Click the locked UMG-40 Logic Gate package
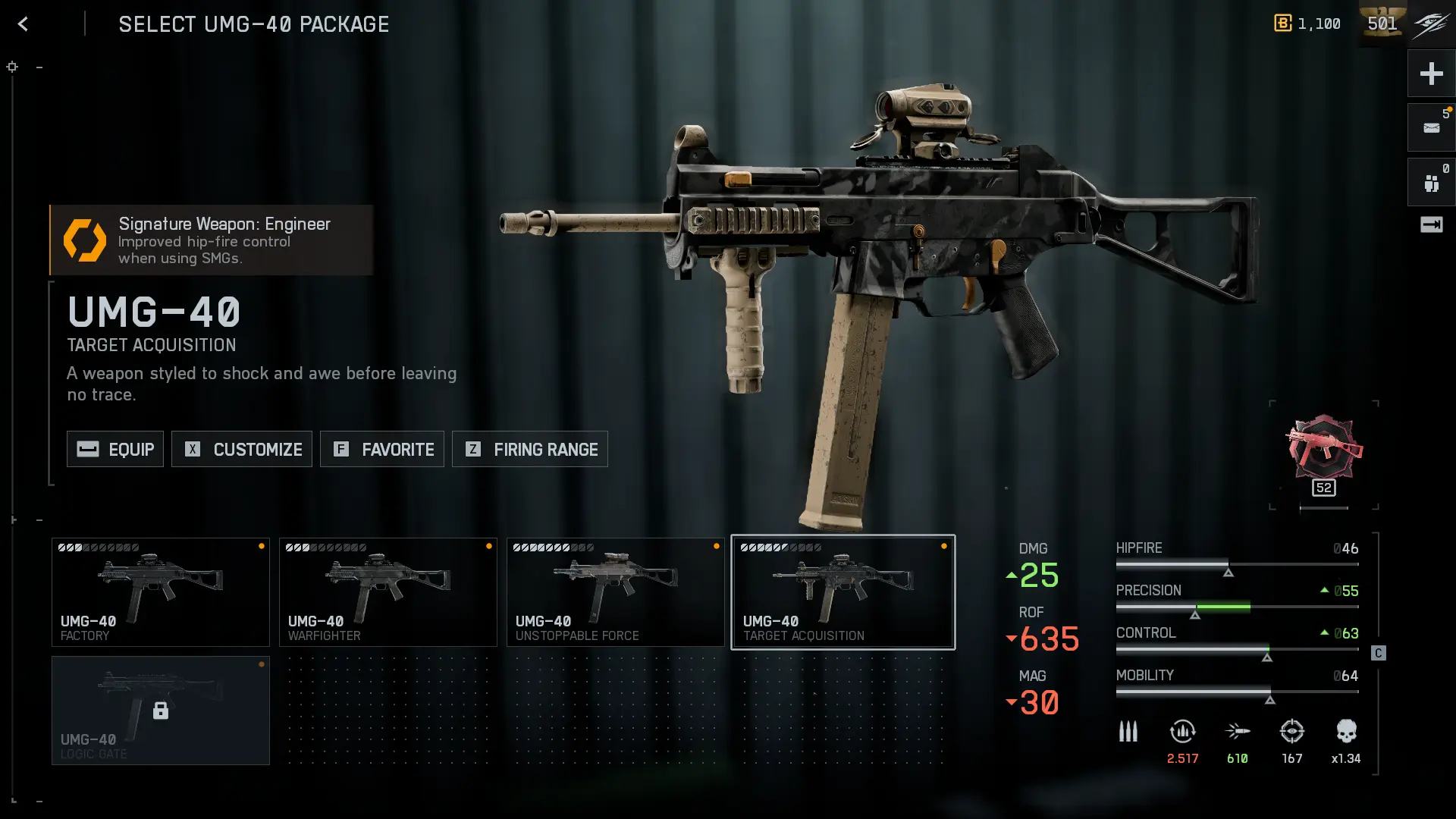 point(161,711)
